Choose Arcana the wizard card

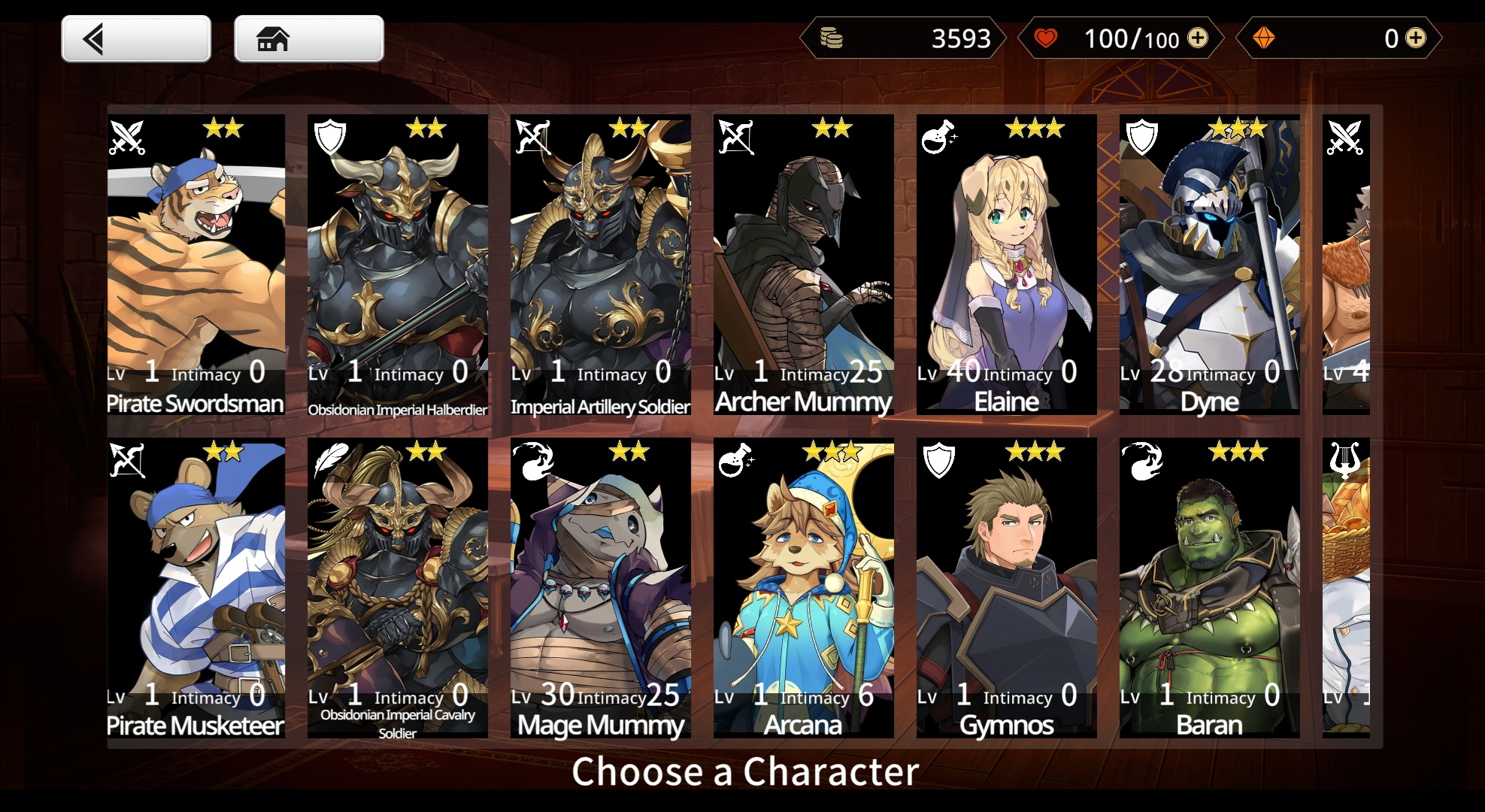(804, 587)
